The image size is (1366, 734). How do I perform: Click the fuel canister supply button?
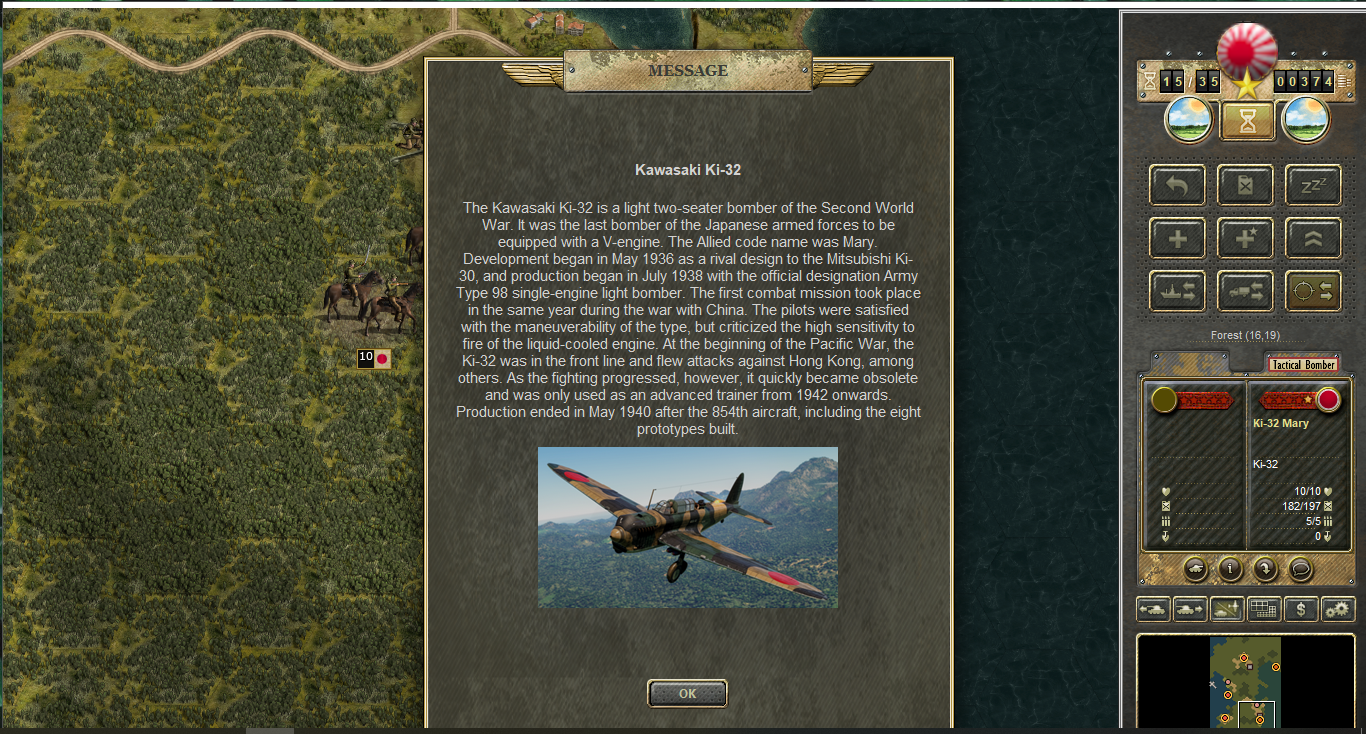1245,185
